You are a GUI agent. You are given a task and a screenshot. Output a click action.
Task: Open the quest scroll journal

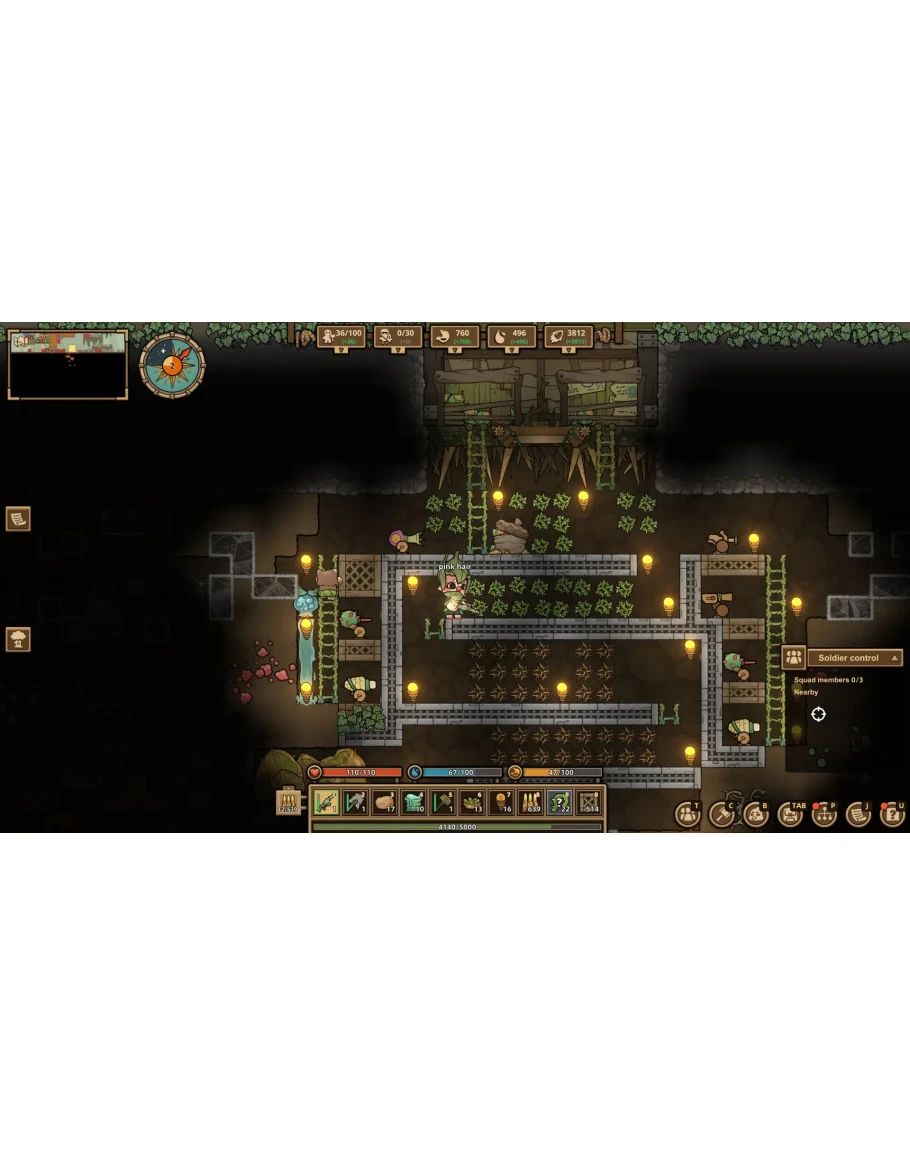coord(858,814)
